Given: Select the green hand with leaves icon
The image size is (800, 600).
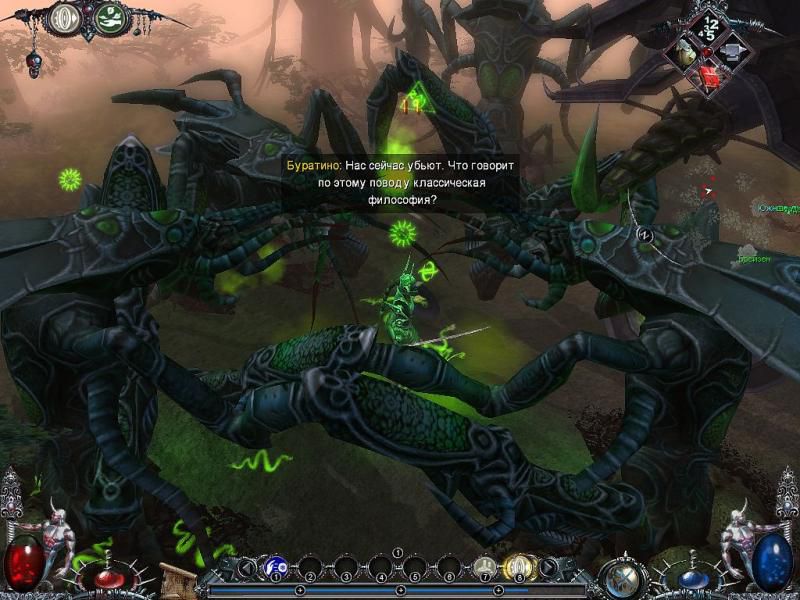Looking at the screenshot, I should point(113,18).
